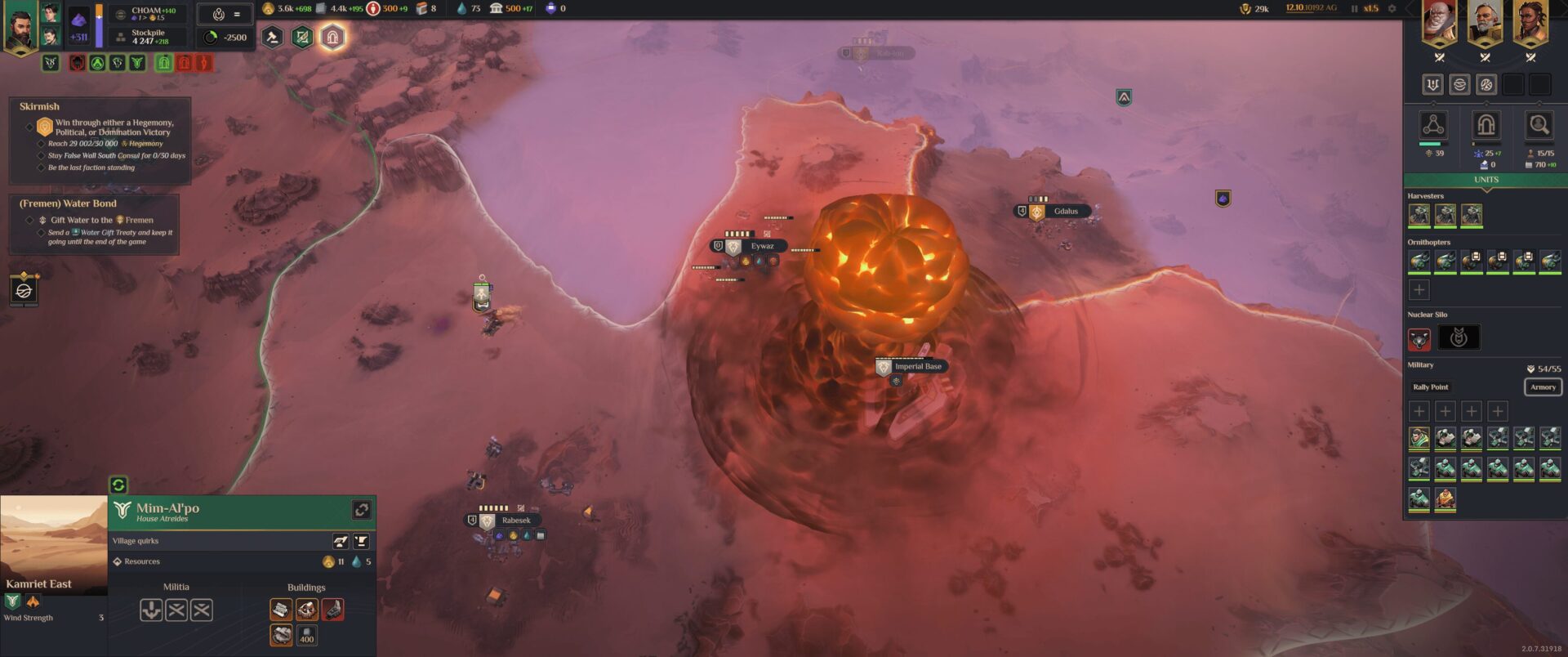Buy the 400-cost building slot
The width and height of the screenshot is (1568, 657).
tap(306, 635)
